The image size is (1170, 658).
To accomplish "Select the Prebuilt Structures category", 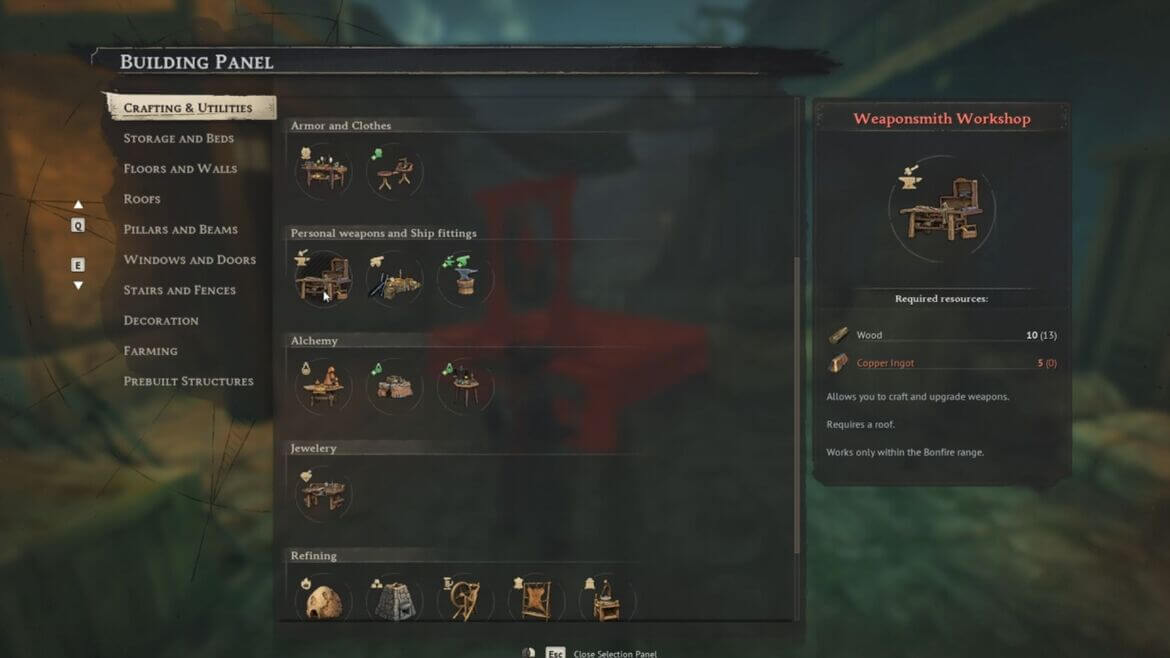I will point(188,381).
